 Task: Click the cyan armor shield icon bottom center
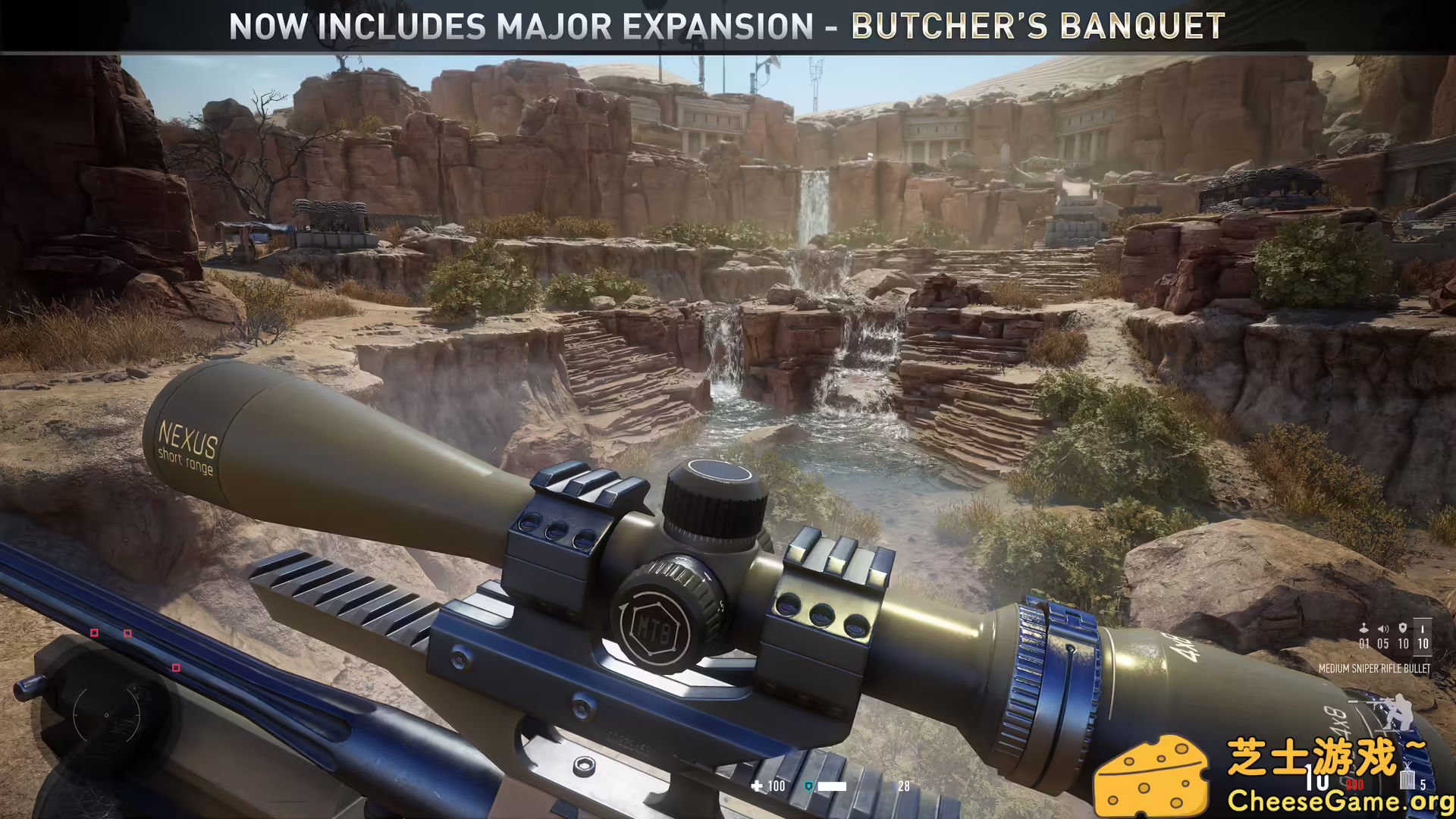pos(809,786)
